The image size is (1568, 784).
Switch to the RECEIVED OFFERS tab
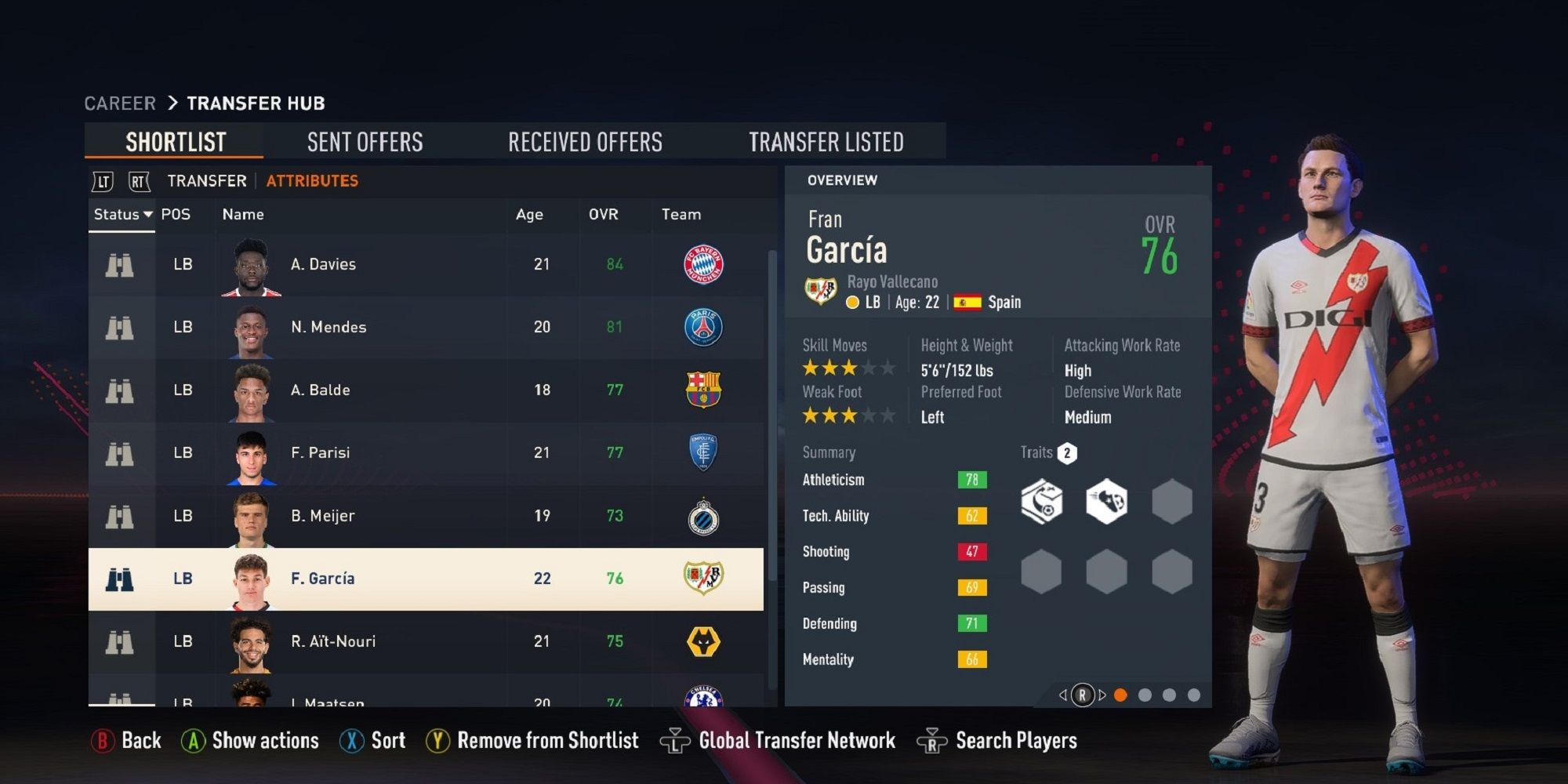[586, 141]
